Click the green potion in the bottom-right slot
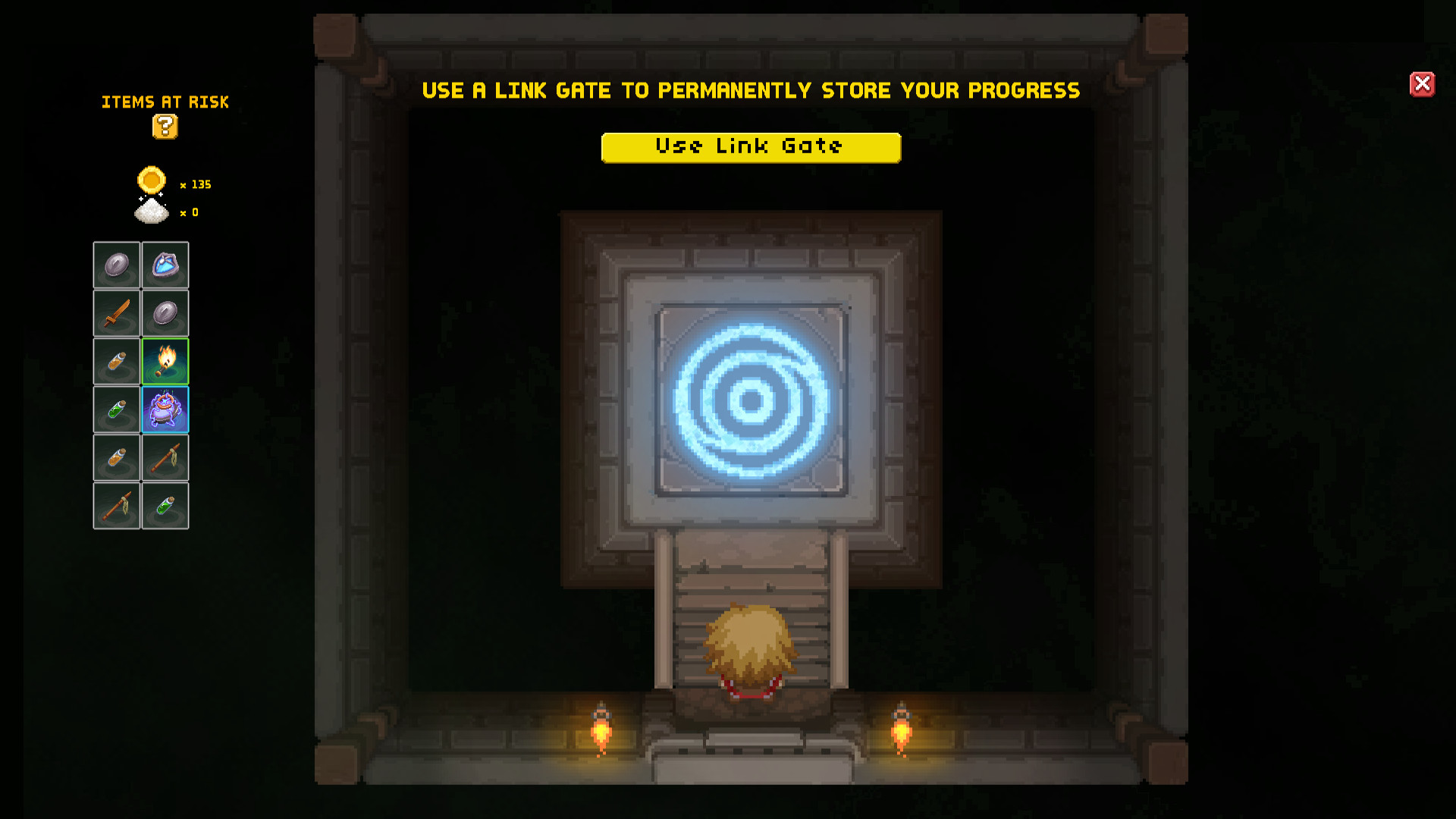Image resolution: width=1456 pixels, height=819 pixels. tap(165, 506)
